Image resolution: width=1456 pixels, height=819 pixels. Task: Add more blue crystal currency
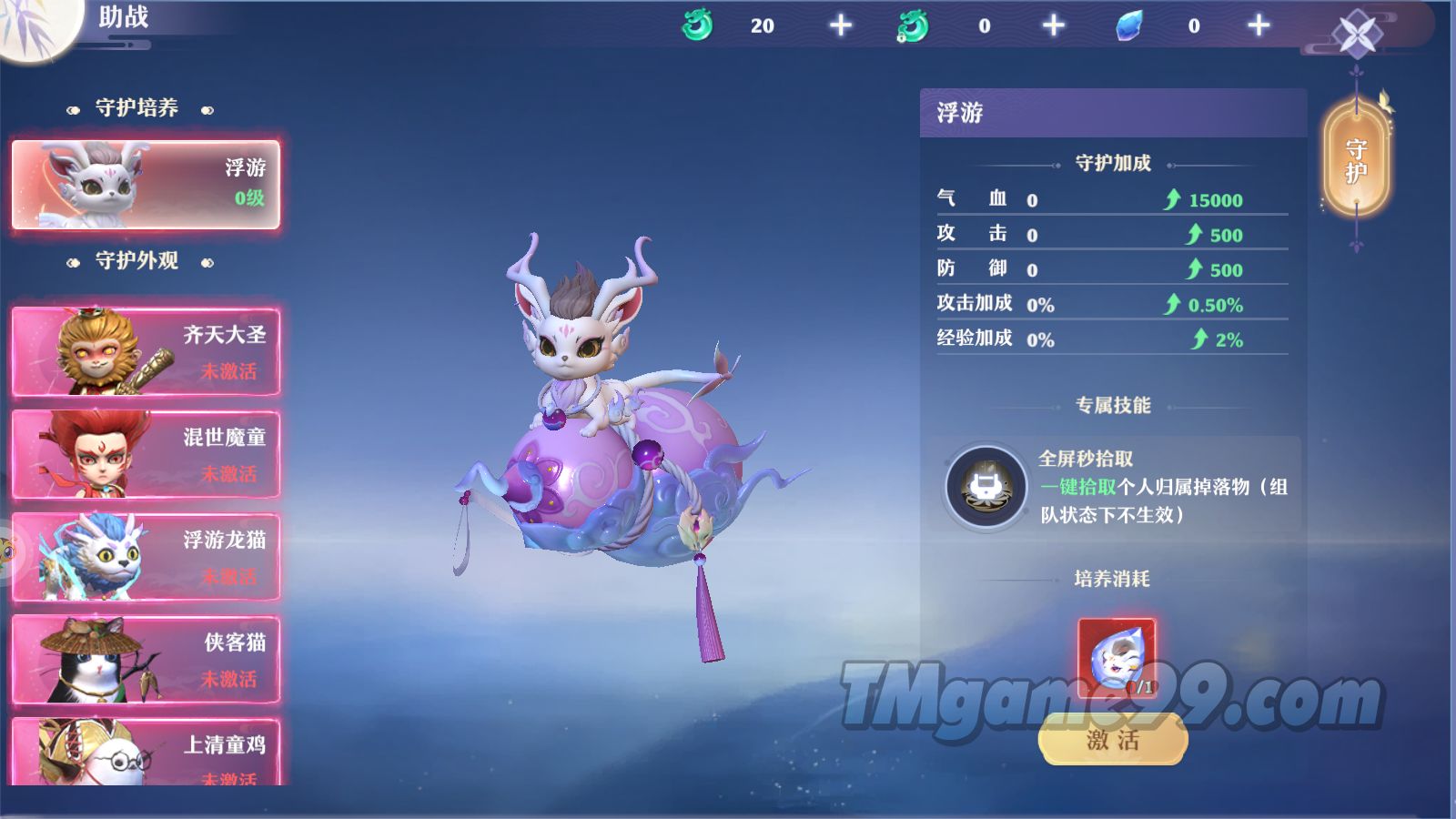tap(1259, 25)
